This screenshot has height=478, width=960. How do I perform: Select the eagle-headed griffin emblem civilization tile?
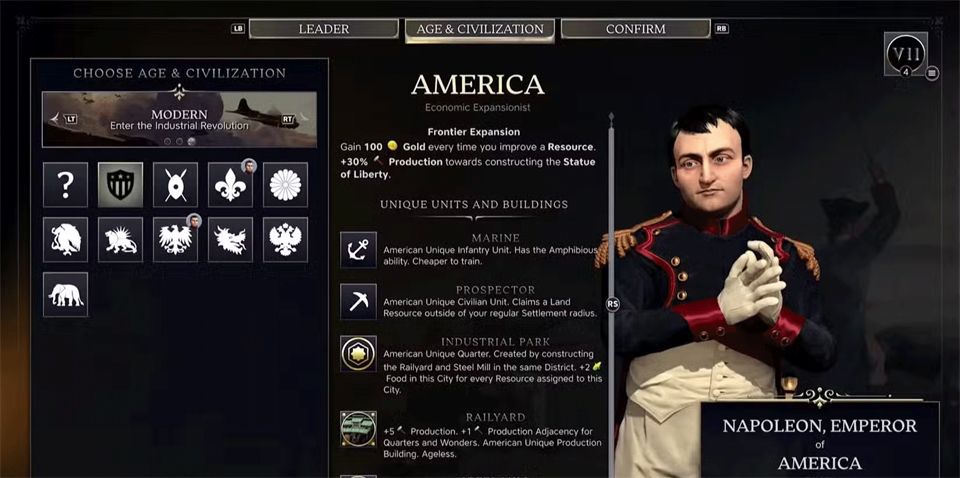(x=65, y=239)
